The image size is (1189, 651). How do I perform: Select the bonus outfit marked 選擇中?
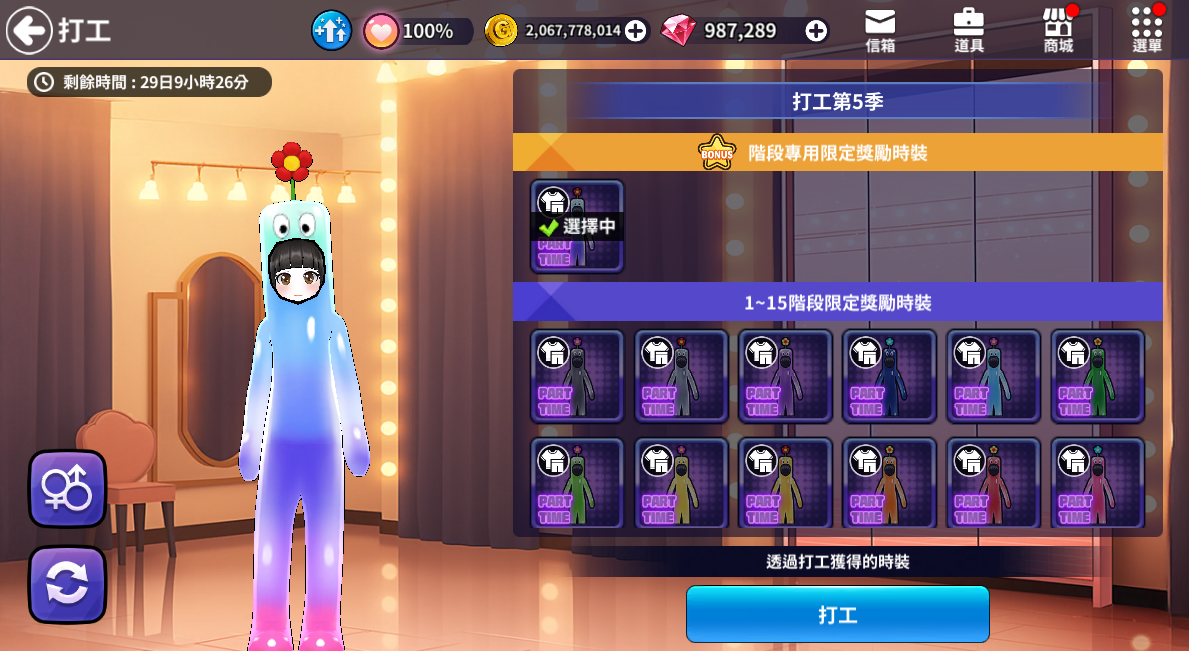pyautogui.click(x=577, y=226)
